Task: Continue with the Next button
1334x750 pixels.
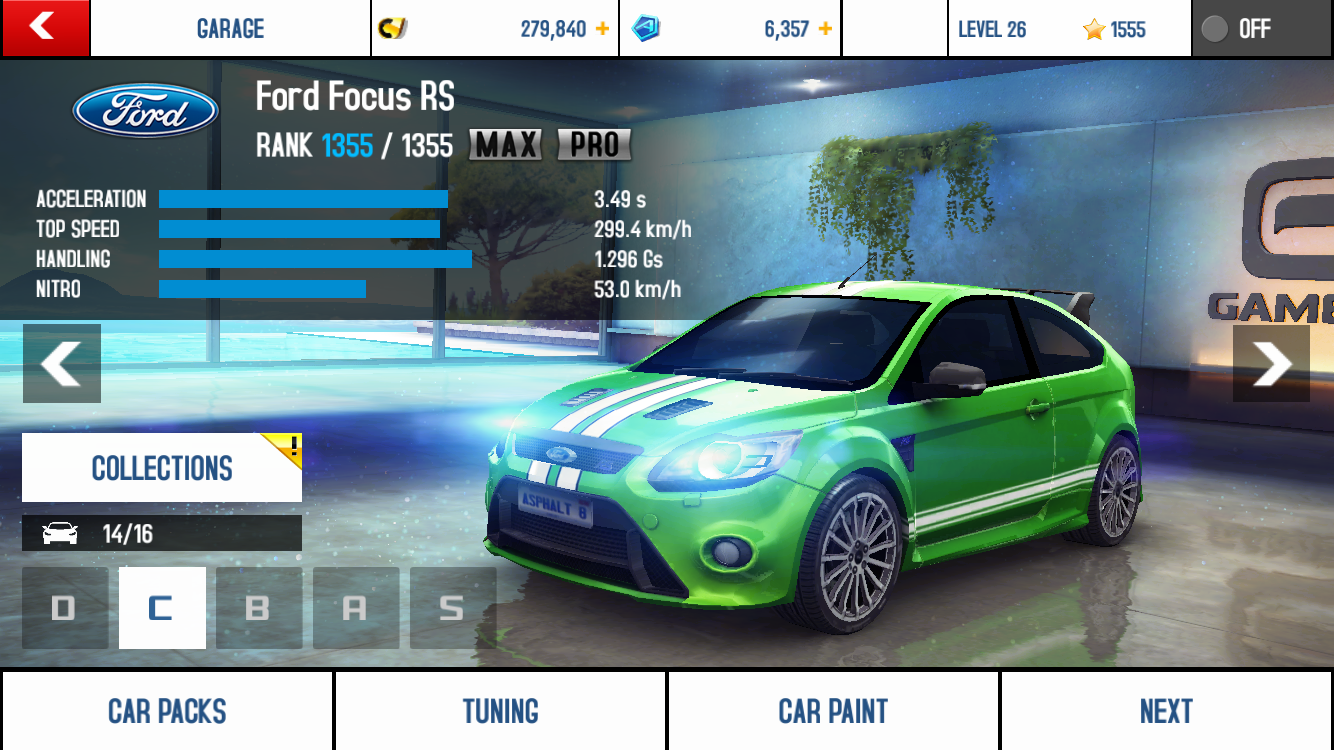Action: [x=1166, y=711]
